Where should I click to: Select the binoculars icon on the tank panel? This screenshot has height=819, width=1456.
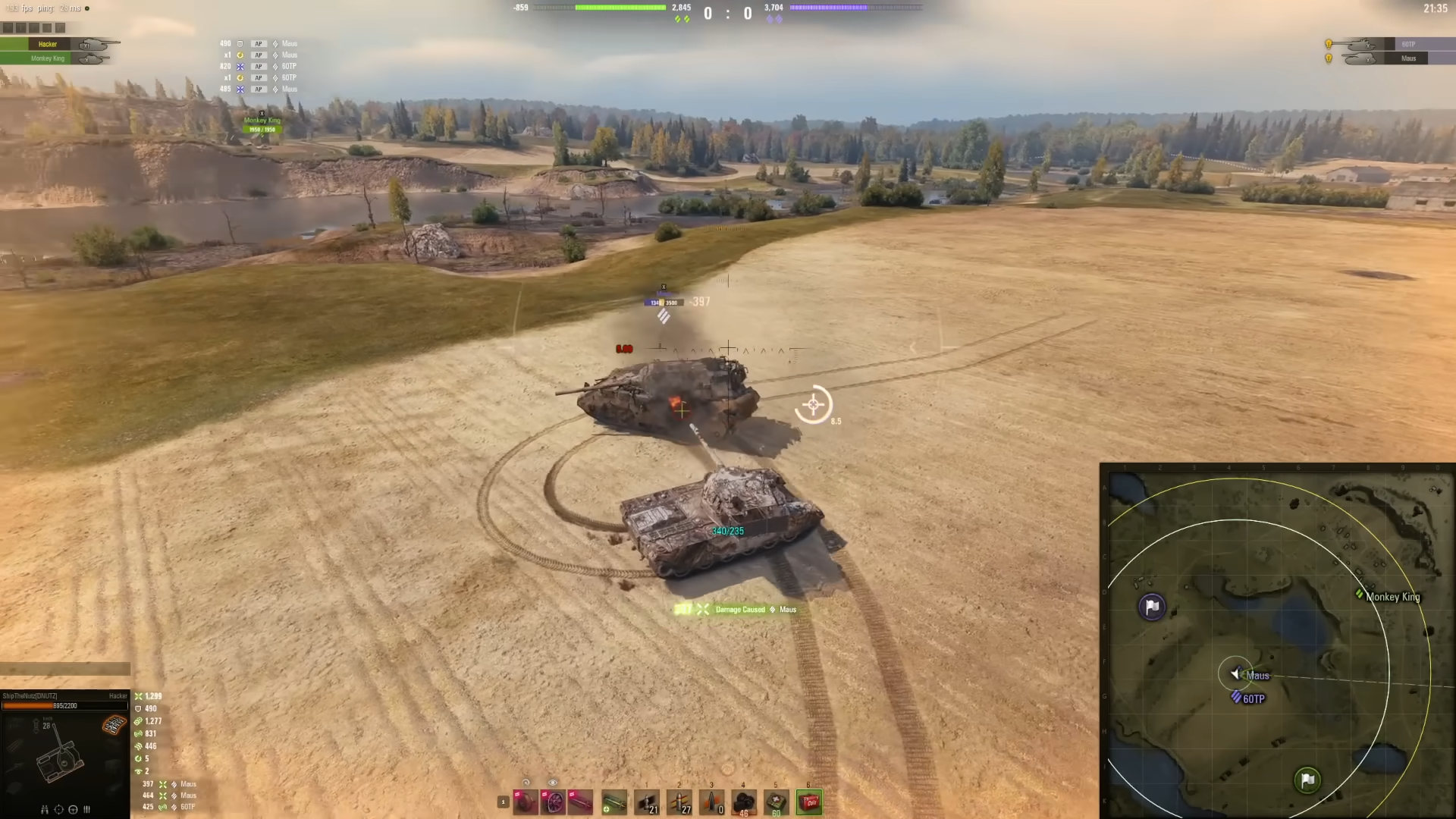point(45,809)
